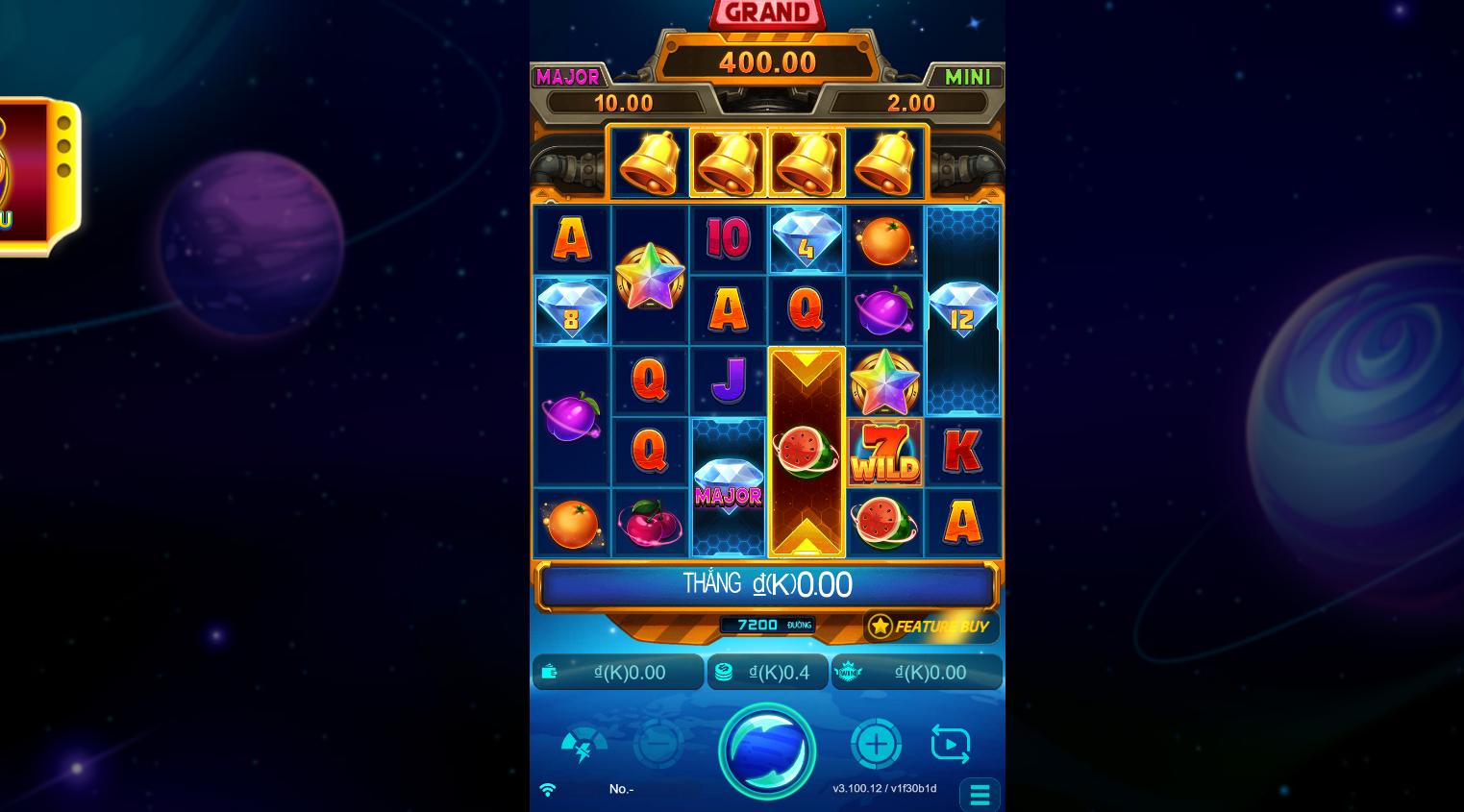Select the GRAND jackpot label
This screenshot has width=1464, height=812.
click(x=767, y=12)
